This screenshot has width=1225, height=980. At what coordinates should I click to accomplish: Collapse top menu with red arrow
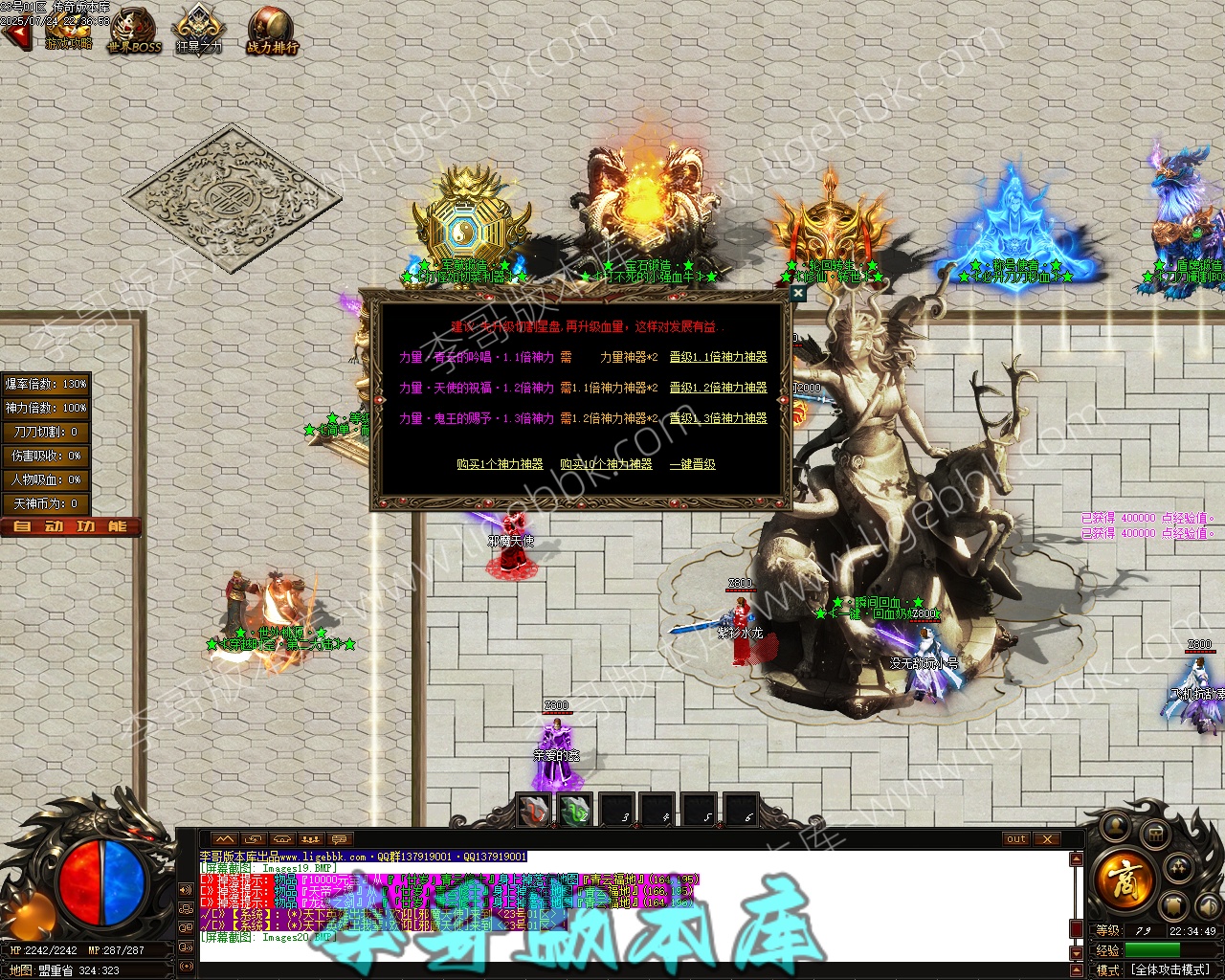click(x=15, y=35)
